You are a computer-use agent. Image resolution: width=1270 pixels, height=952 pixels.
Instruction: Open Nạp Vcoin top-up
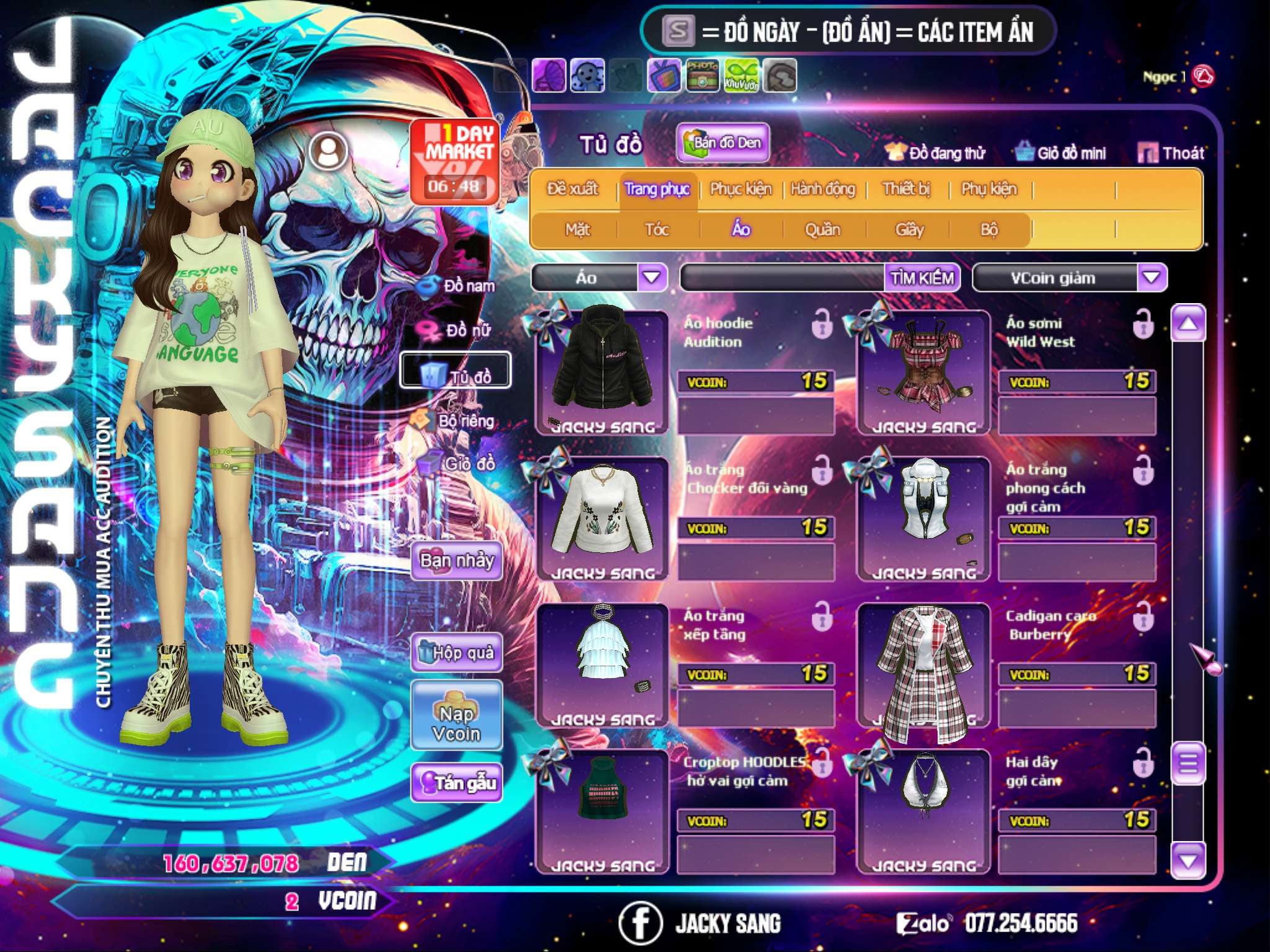pos(456,722)
